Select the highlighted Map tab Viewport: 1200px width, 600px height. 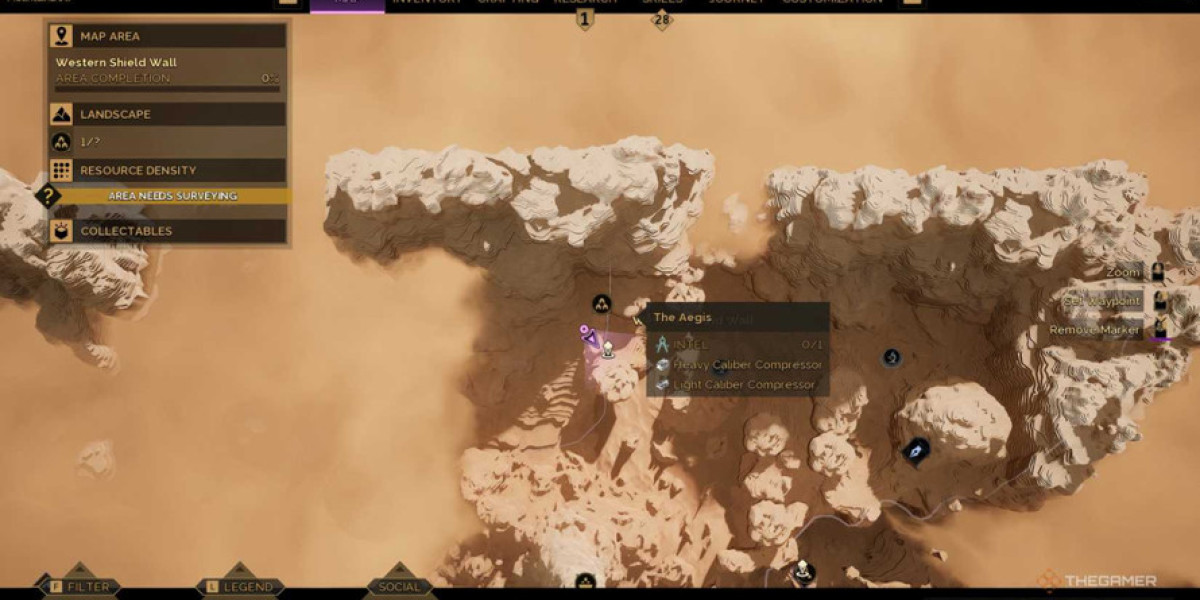pyautogui.click(x=347, y=3)
